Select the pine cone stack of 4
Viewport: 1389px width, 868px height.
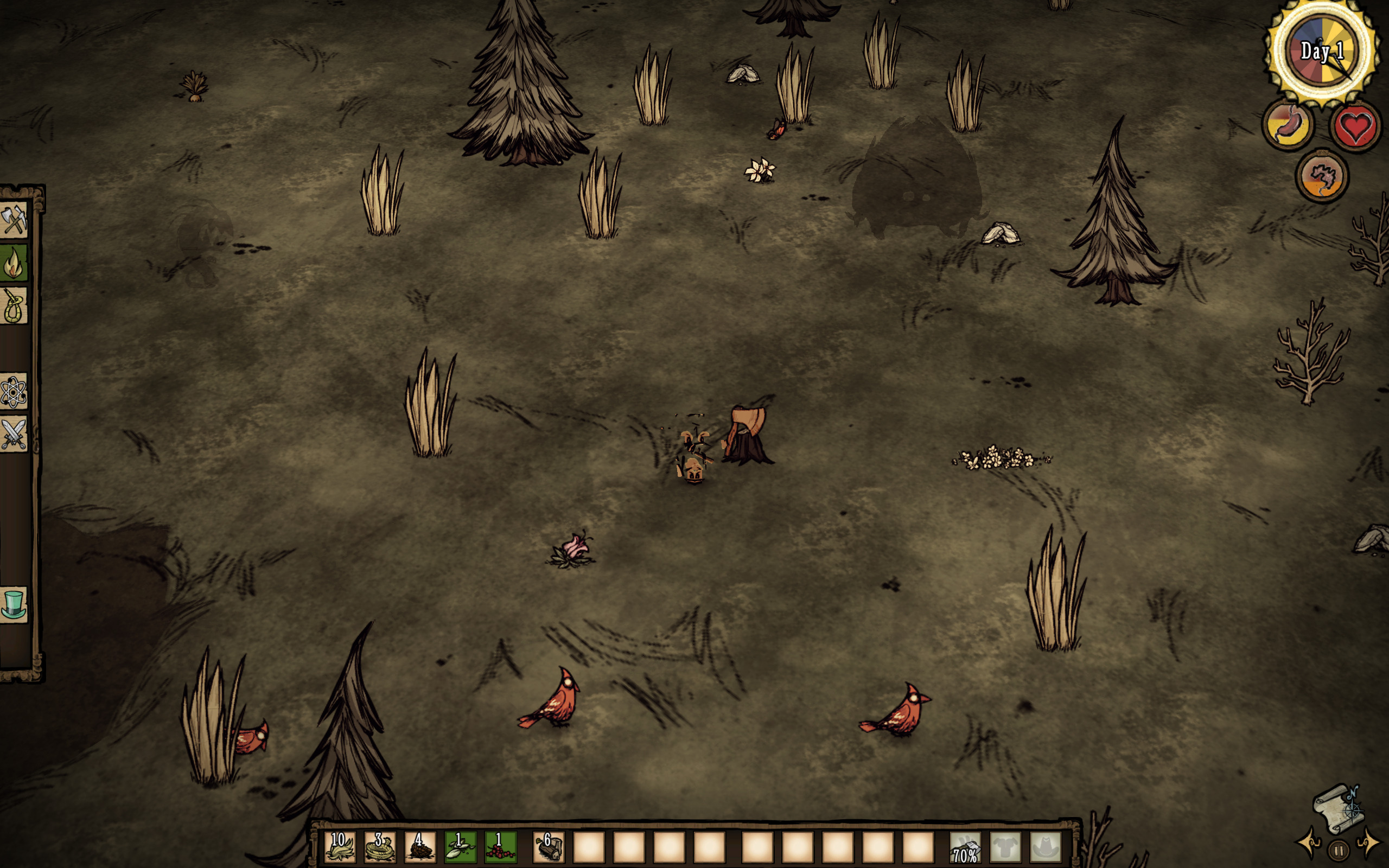[x=420, y=847]
